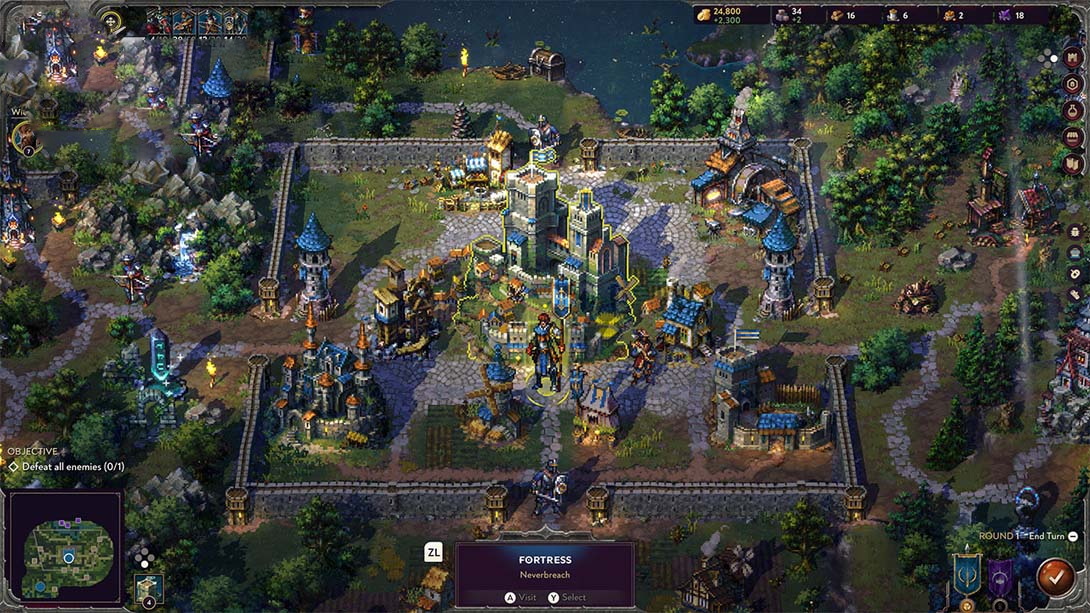
Task: Select the red-armored unit in the army bar
Action: tap(159, 21)
